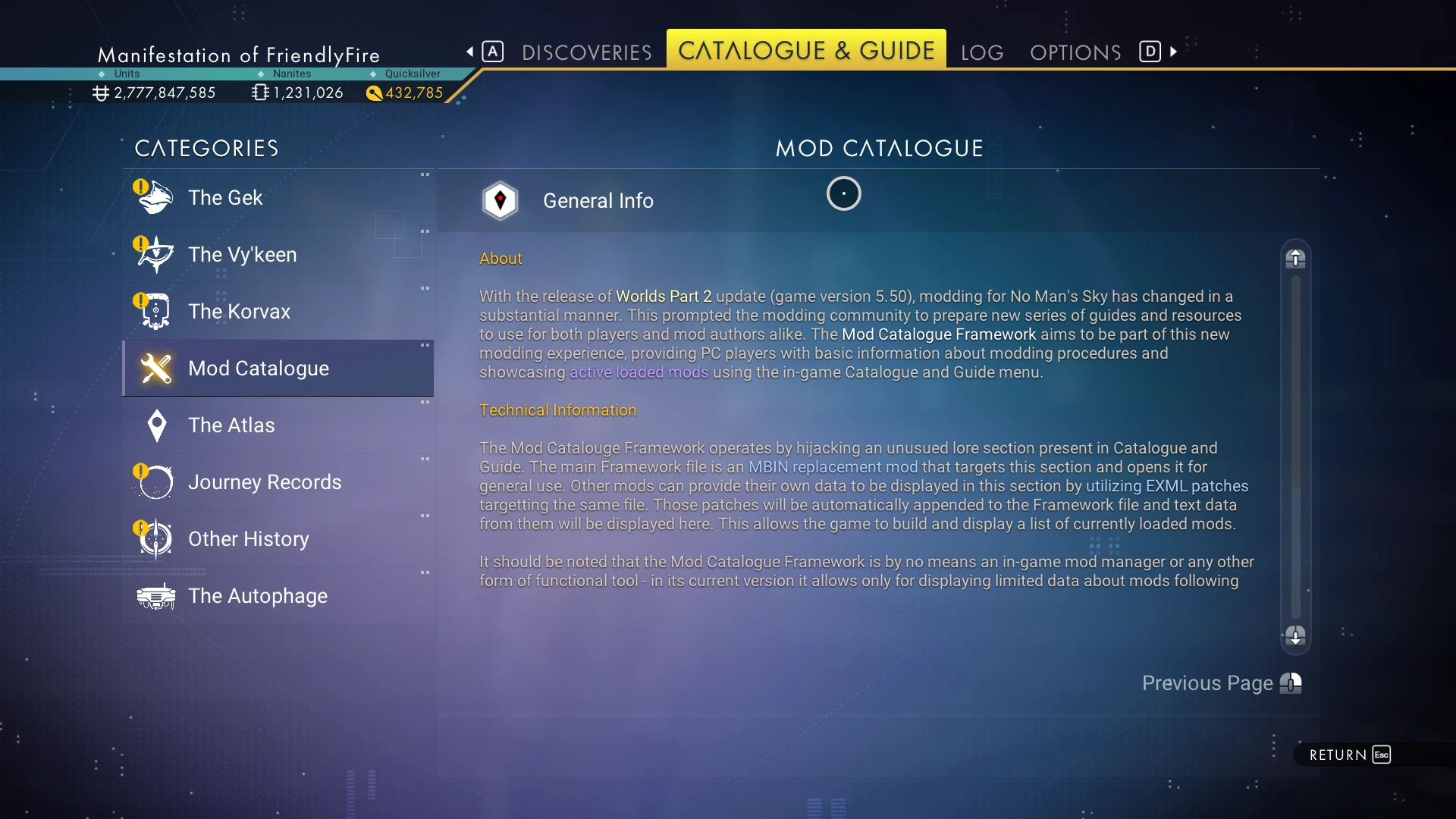Click the right arrow beside the tabs

(x=1174, y=52)
